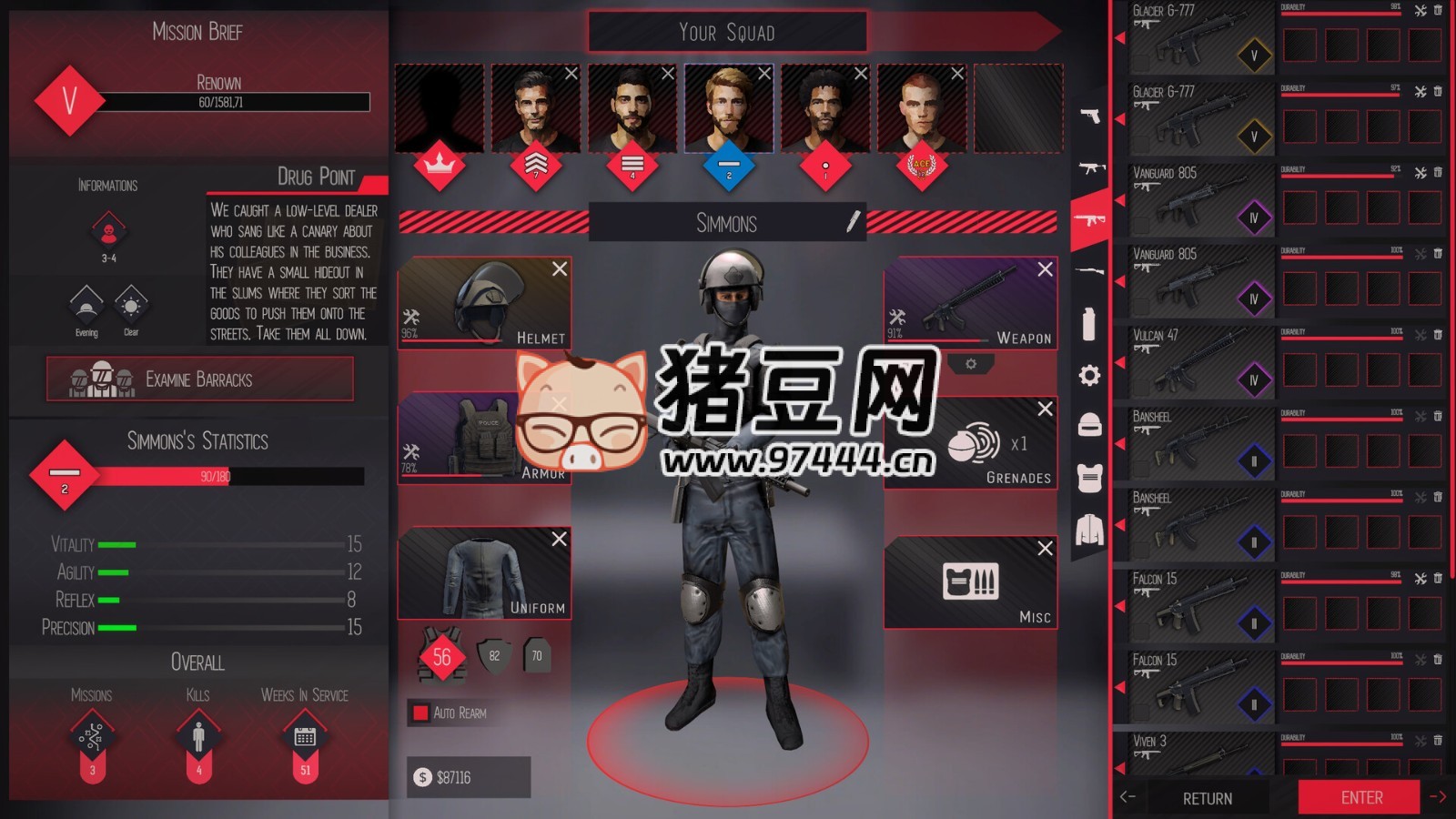Click the gear equipment category icon
This screenshot has width=1456, height=819.
pyautogui.click(x=1088, y=375)
